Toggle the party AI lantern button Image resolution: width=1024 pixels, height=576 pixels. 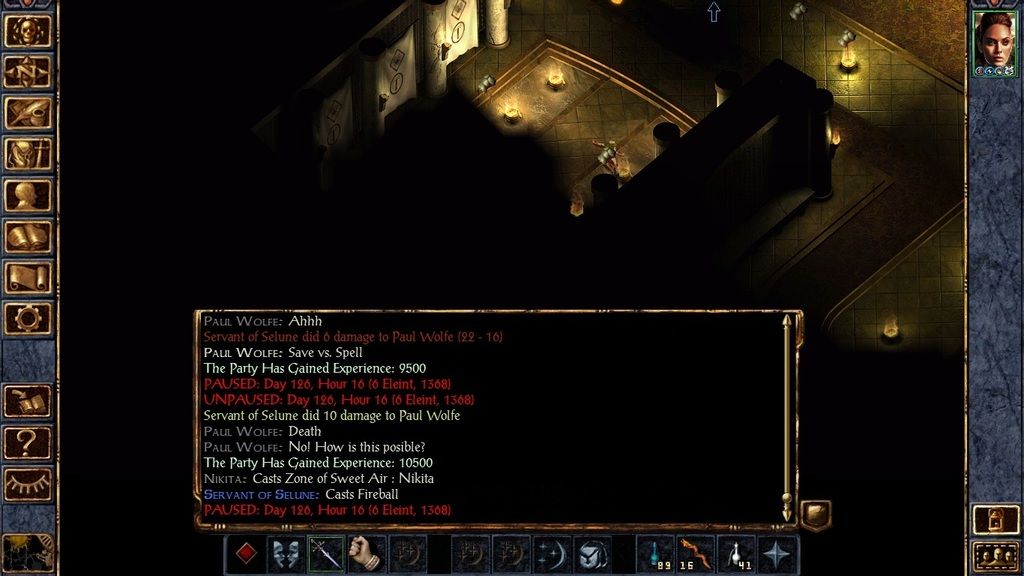click(994, 517)
